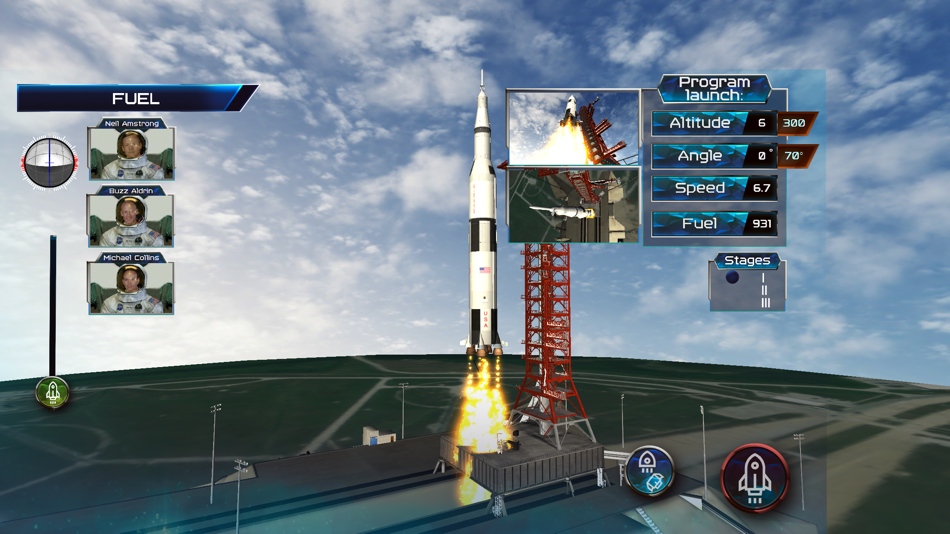950x534 pixels.
Task: Click the attitude indicator globe
Action: 49,163
